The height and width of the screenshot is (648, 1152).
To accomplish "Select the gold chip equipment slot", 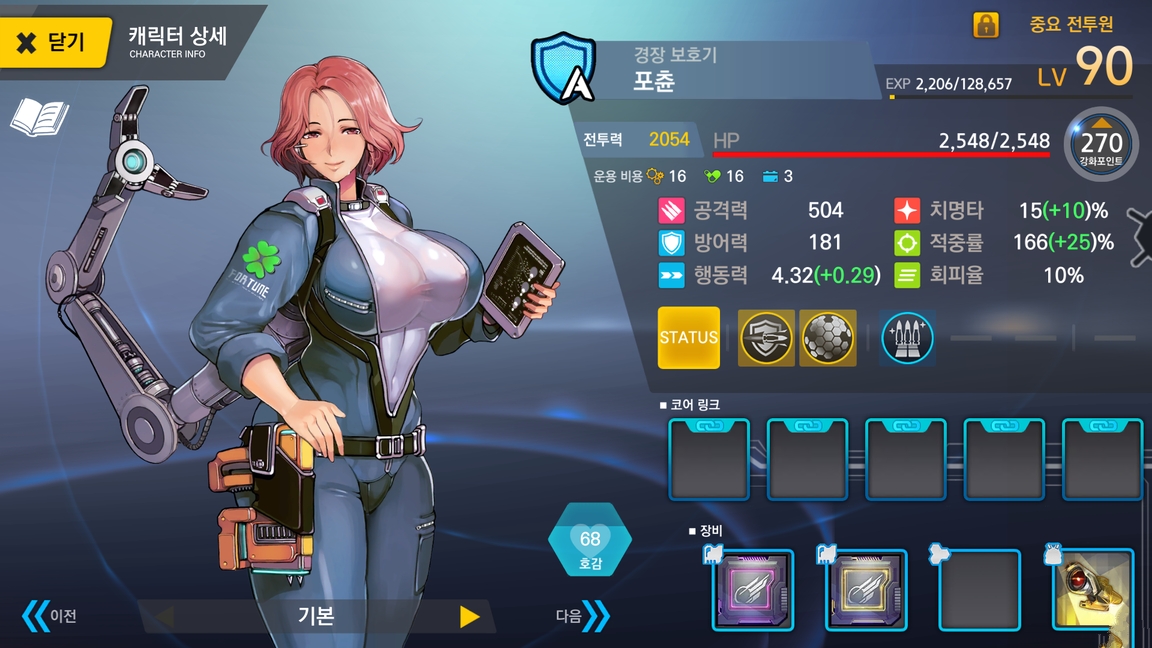I will 866,590.
